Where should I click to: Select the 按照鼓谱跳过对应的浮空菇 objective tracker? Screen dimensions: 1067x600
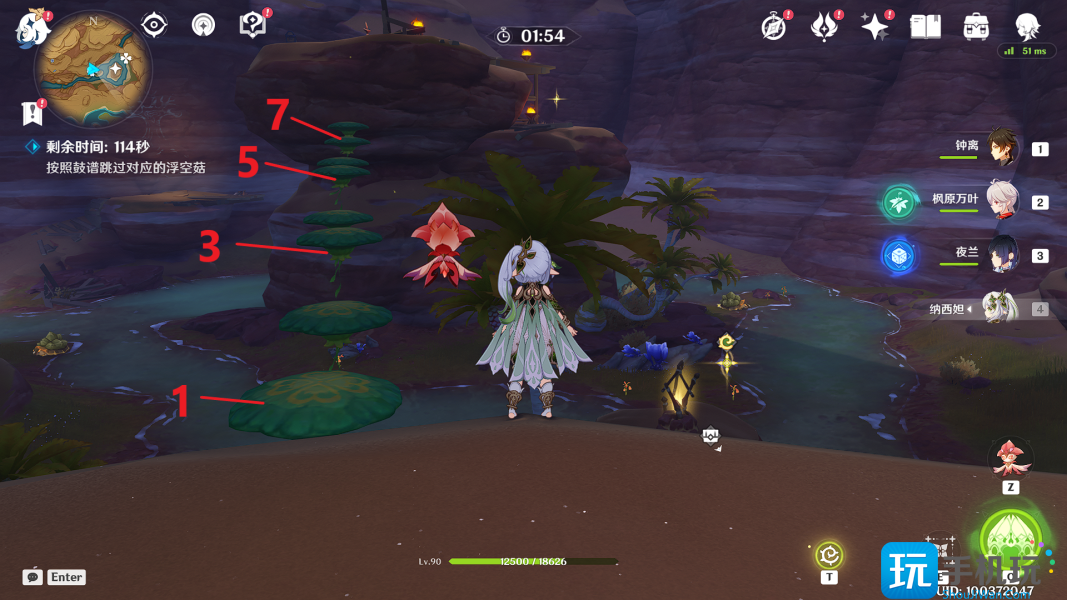click(125, 168)
